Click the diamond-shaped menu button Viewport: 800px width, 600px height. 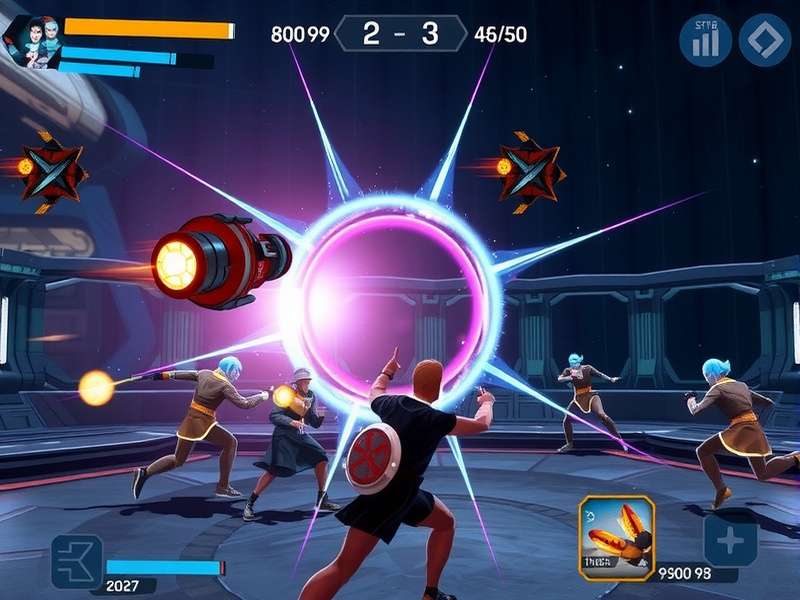click(765, 40)
